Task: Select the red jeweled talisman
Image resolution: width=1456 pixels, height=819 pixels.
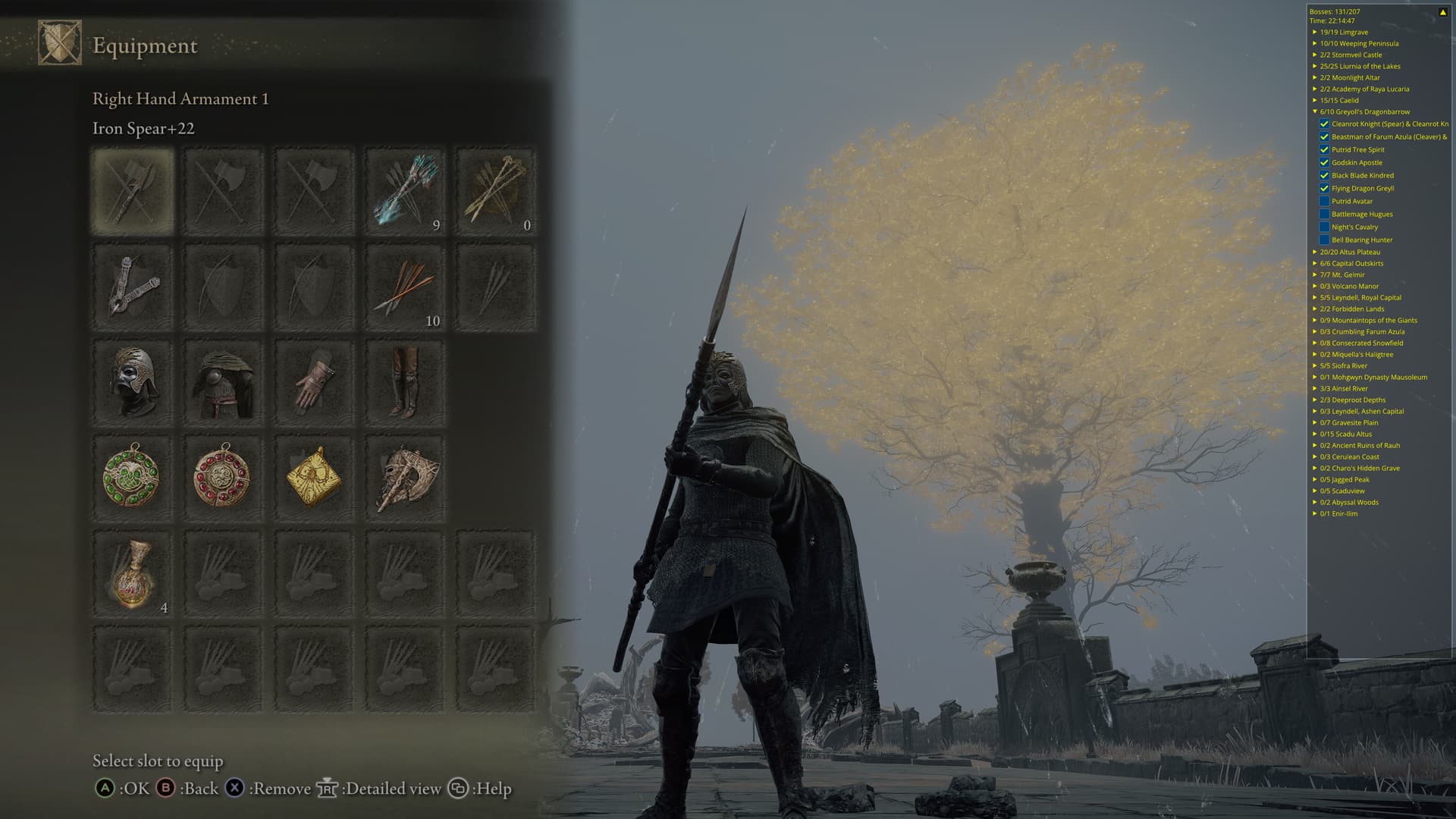Action: click(x=223, y=478)
